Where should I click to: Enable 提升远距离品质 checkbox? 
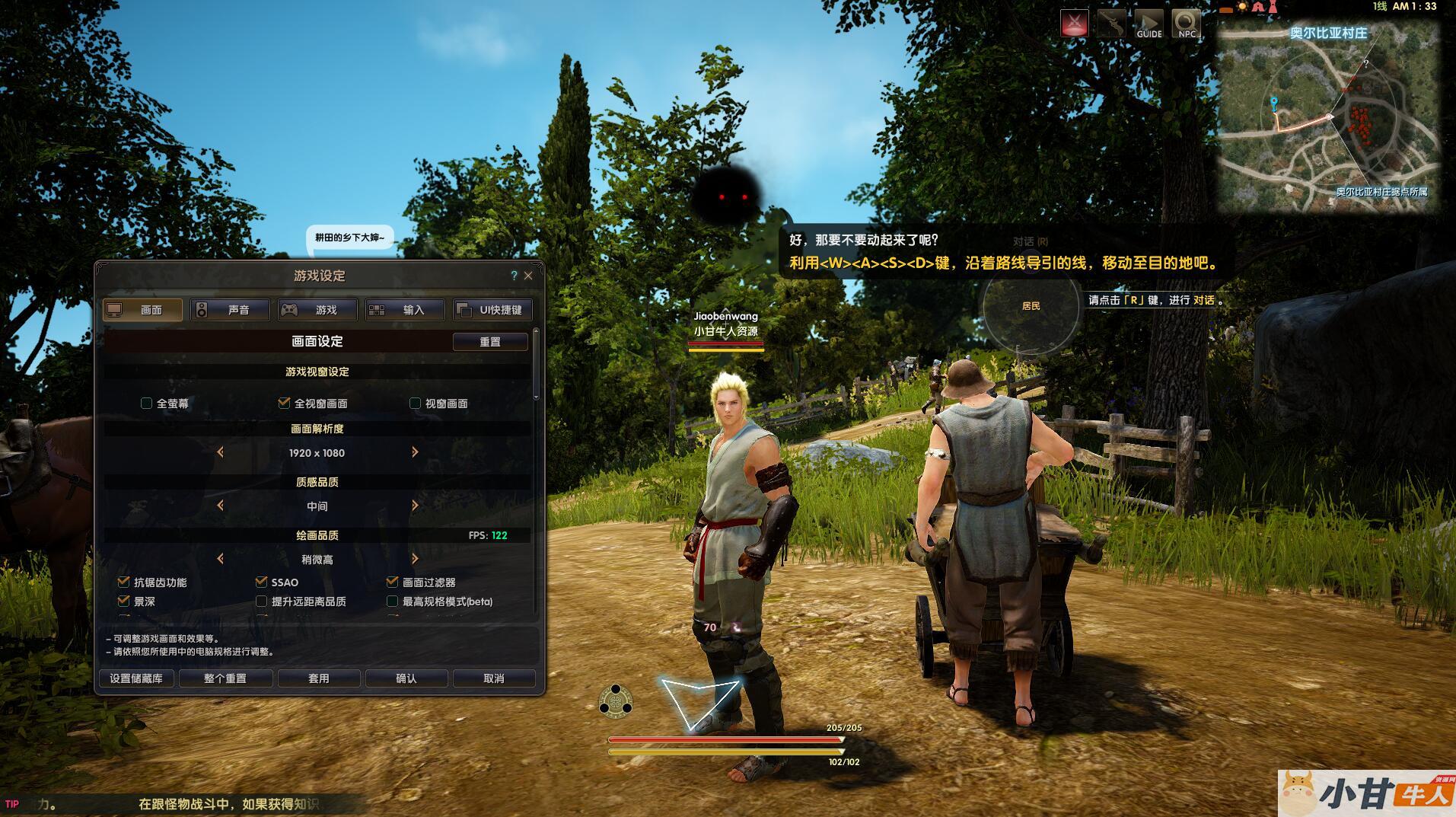262,602
